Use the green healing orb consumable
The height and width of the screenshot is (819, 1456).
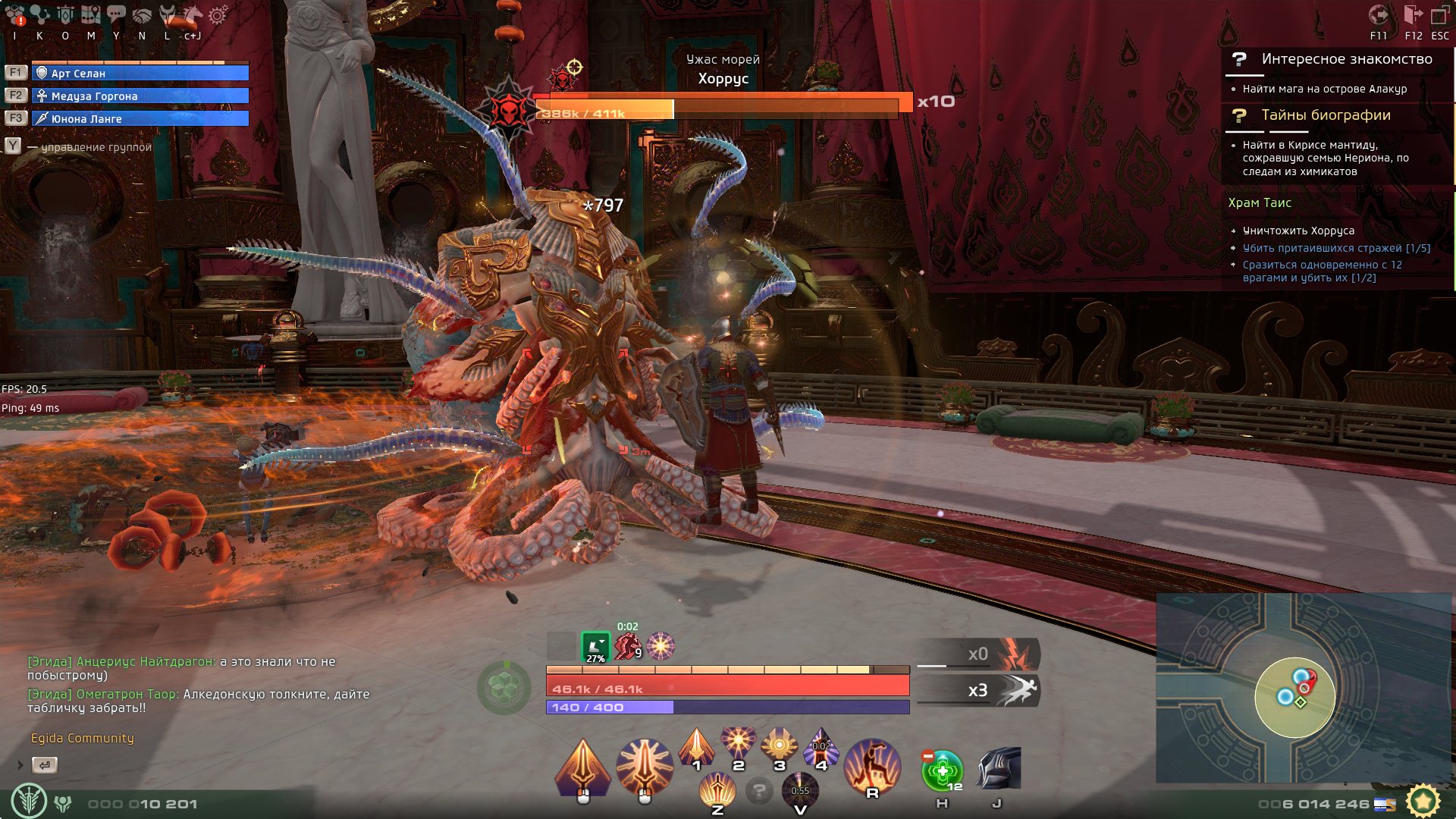pos(942,771)
